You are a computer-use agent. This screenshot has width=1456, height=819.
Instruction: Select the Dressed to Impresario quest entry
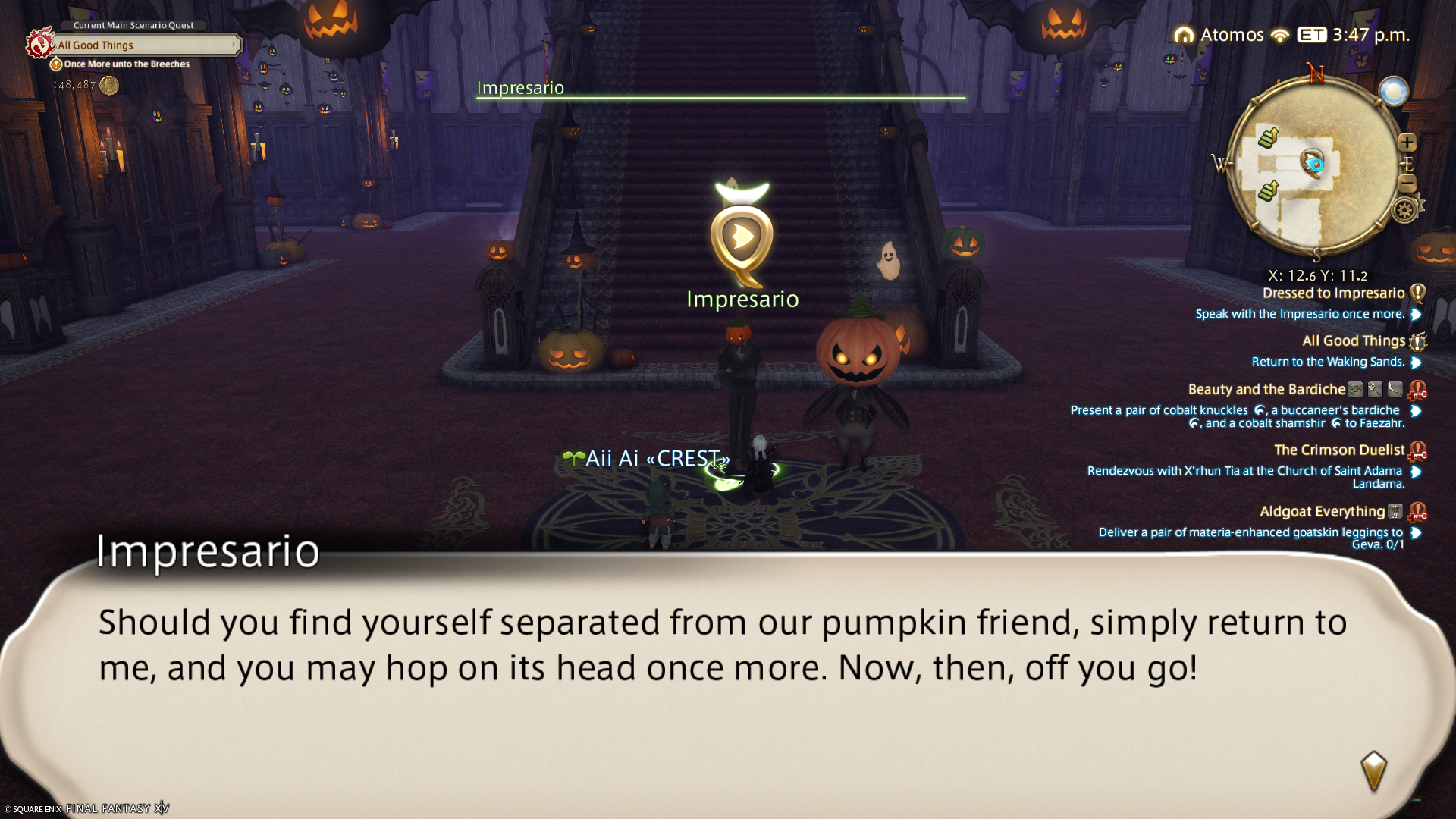[x=1333, y=293]
